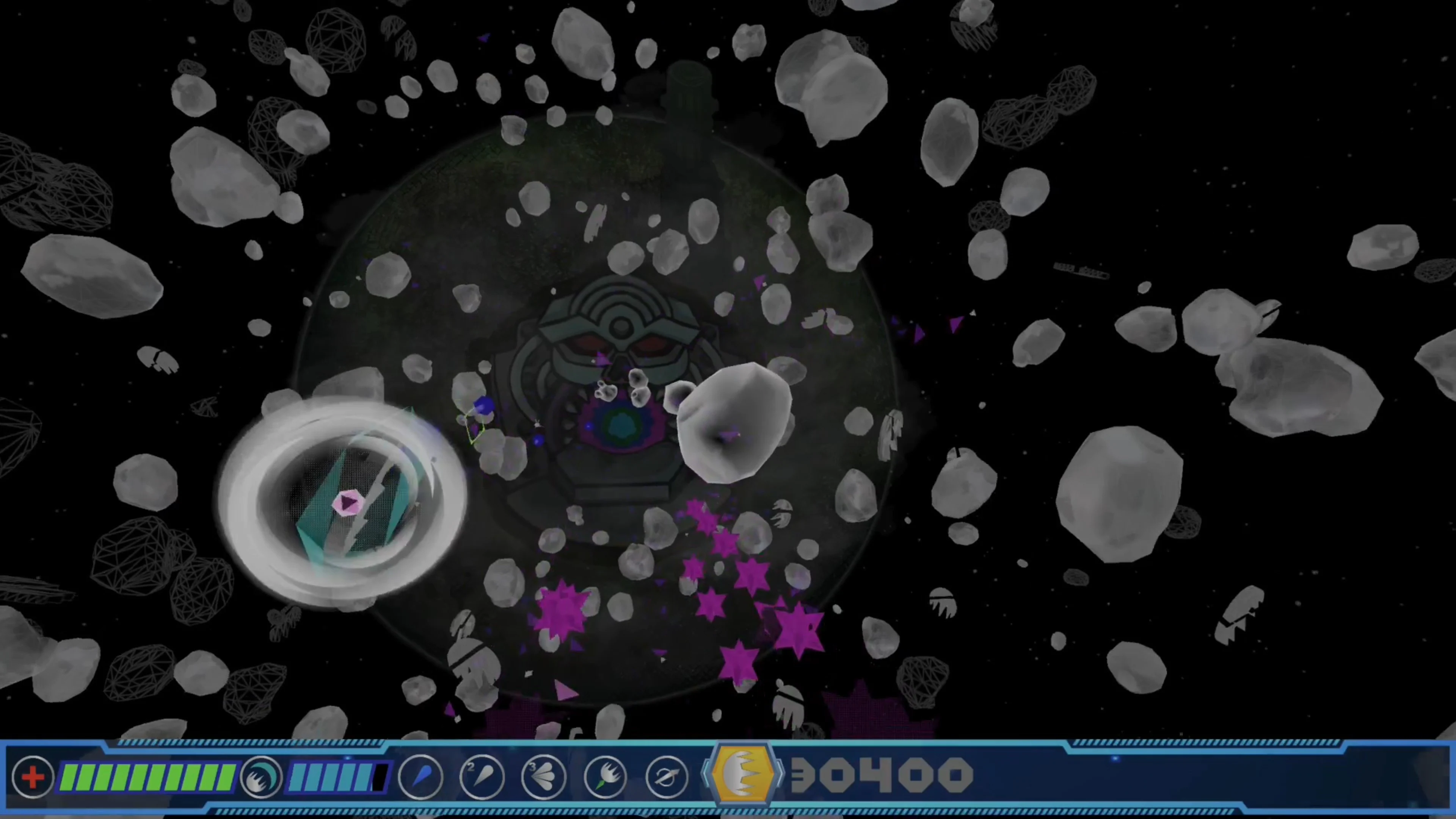This screenshot has width=1456, height=819.
Task: Adjust the green health bar
Action: (x=147, y=777)
